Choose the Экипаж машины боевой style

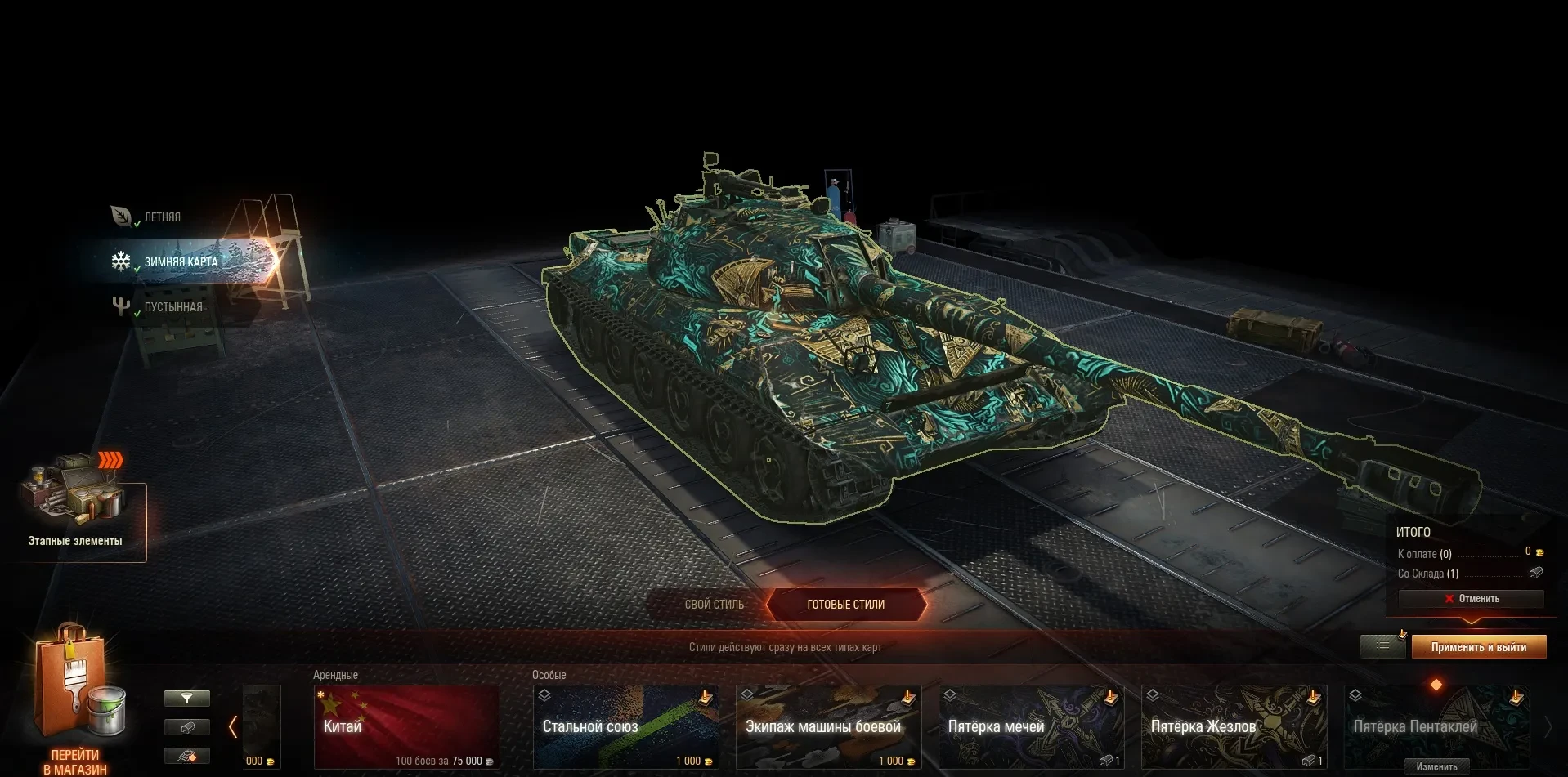[828, 726]
